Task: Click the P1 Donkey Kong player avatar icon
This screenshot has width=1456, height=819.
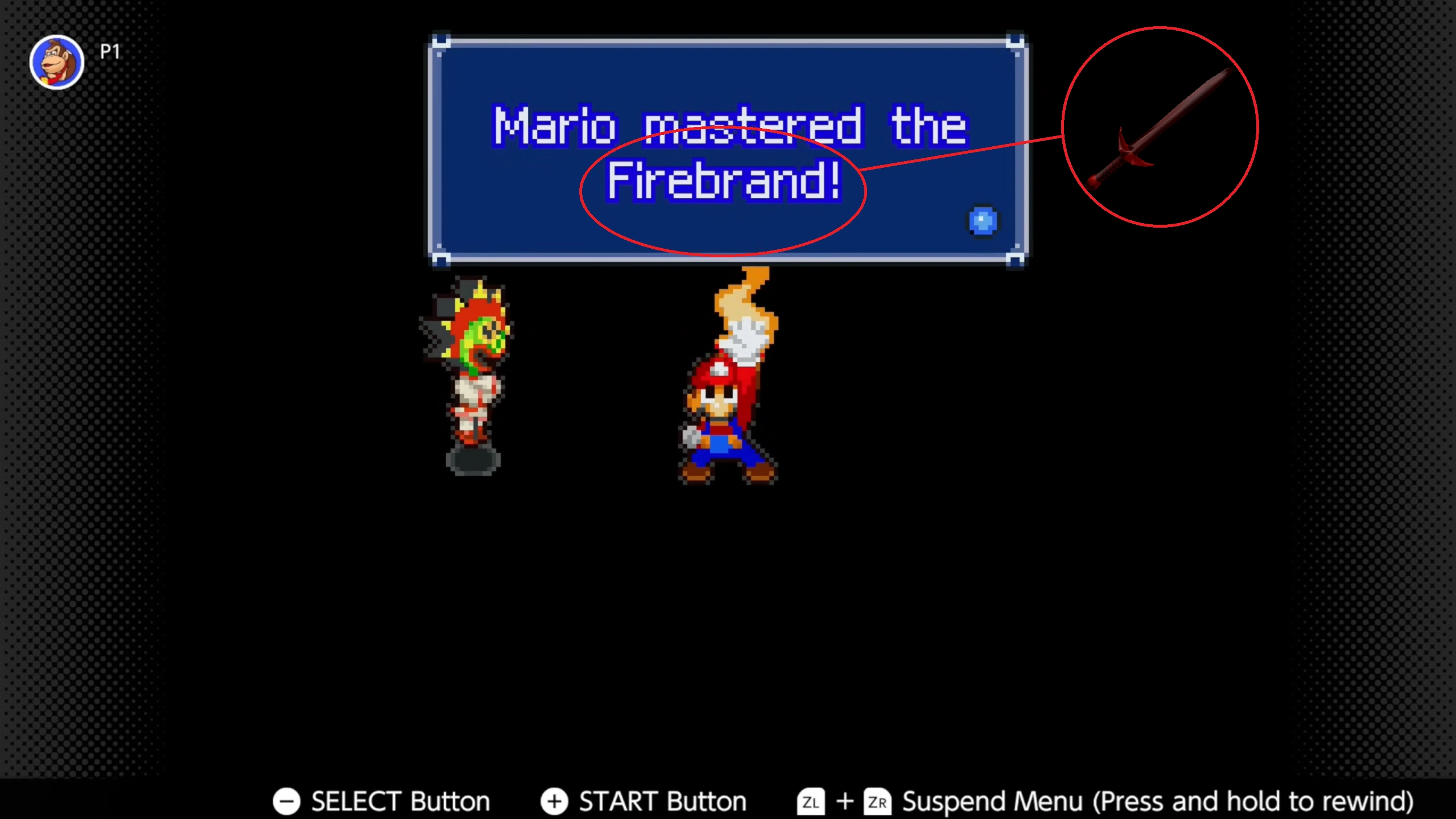Action: tap(56, 63)
